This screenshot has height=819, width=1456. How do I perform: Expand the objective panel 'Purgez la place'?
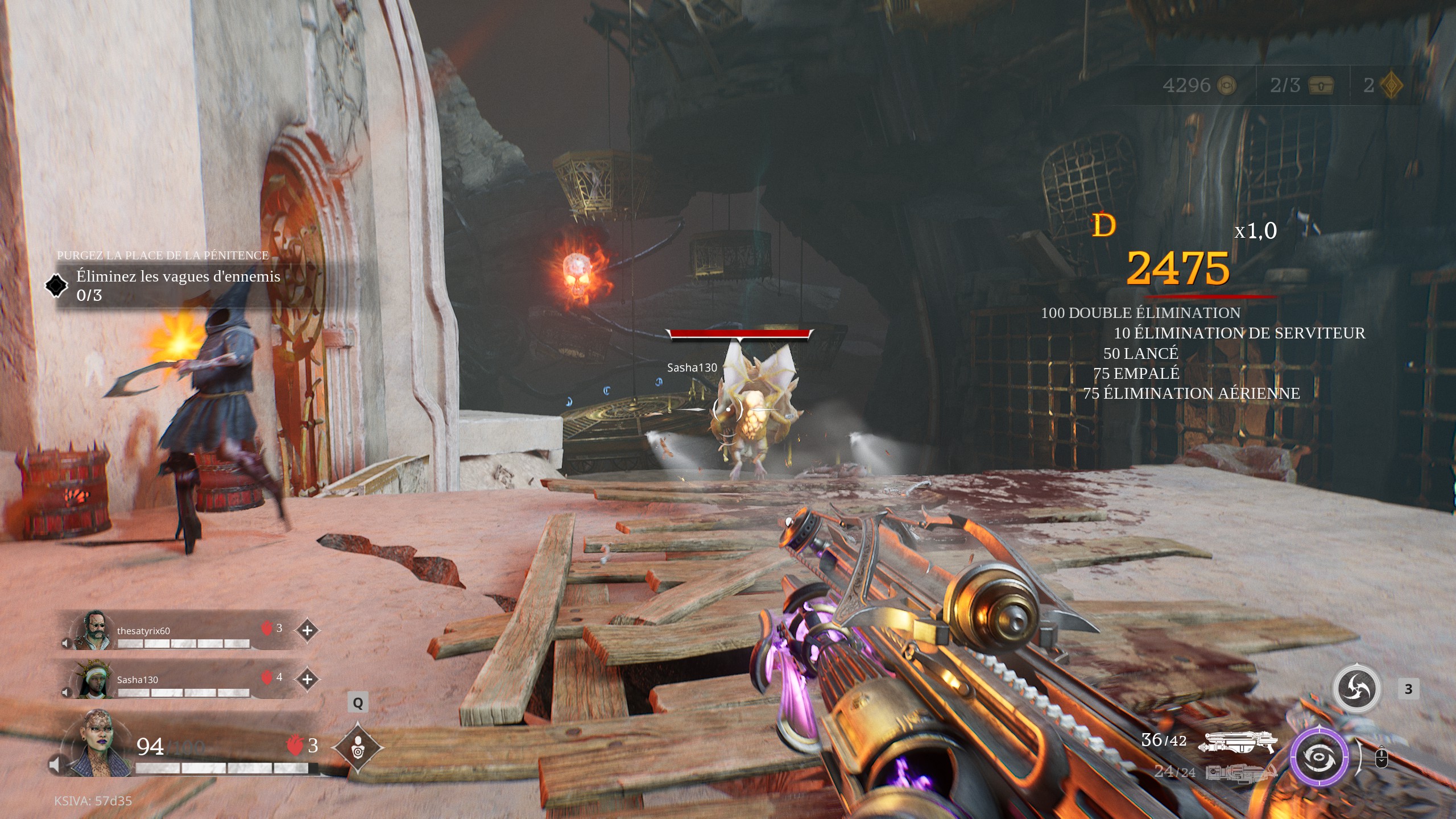point(162,255)
